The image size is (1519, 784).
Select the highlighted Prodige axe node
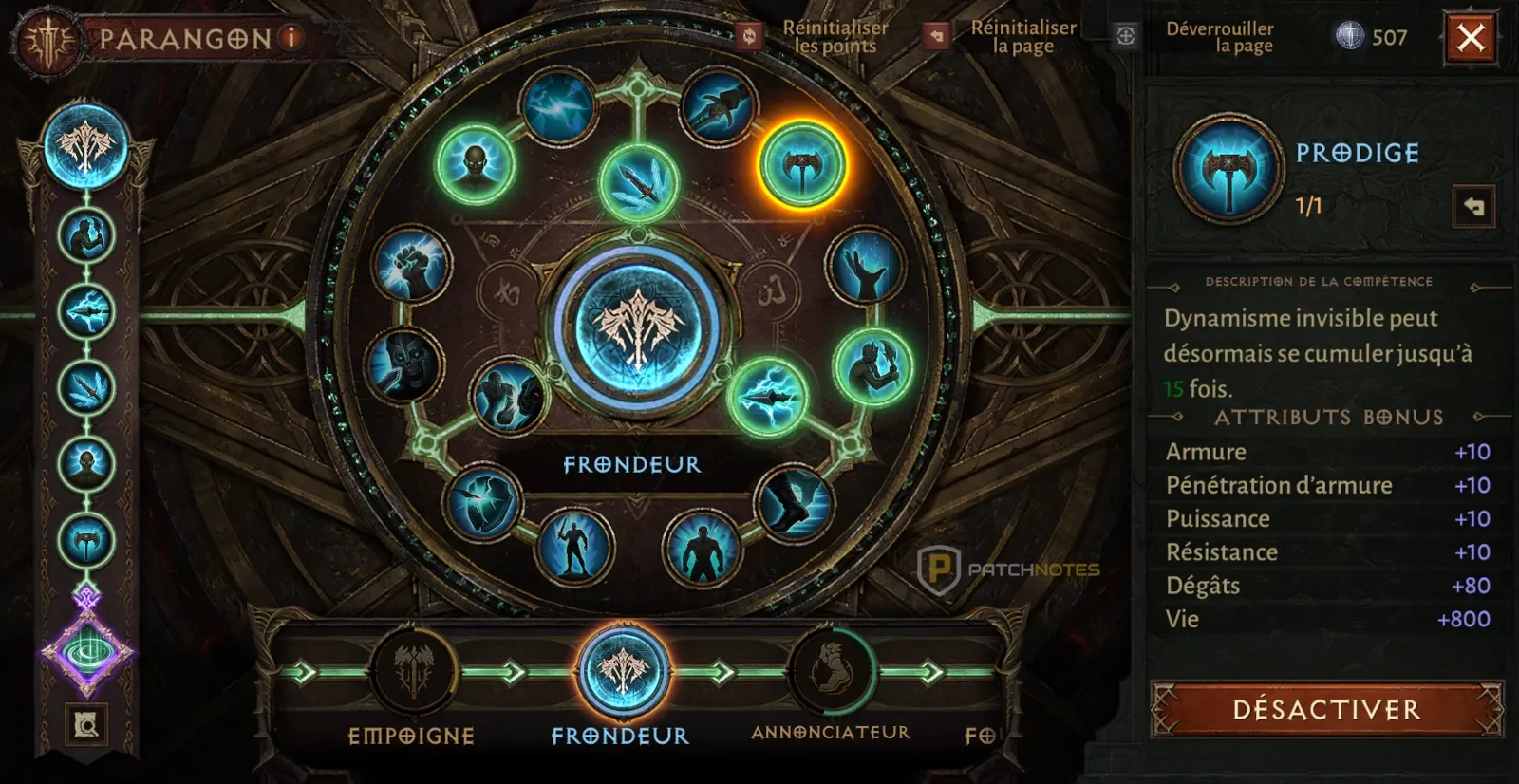tap(802, 165)
